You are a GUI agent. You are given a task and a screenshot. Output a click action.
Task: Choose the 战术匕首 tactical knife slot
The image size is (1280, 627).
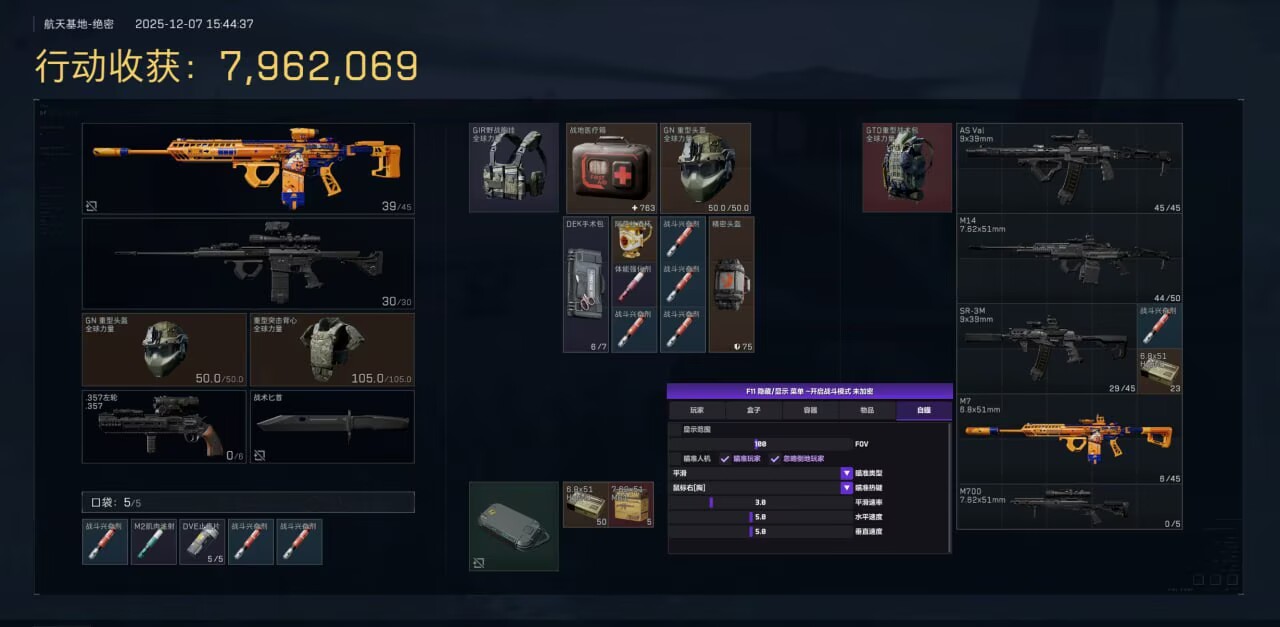pos(331,427)
